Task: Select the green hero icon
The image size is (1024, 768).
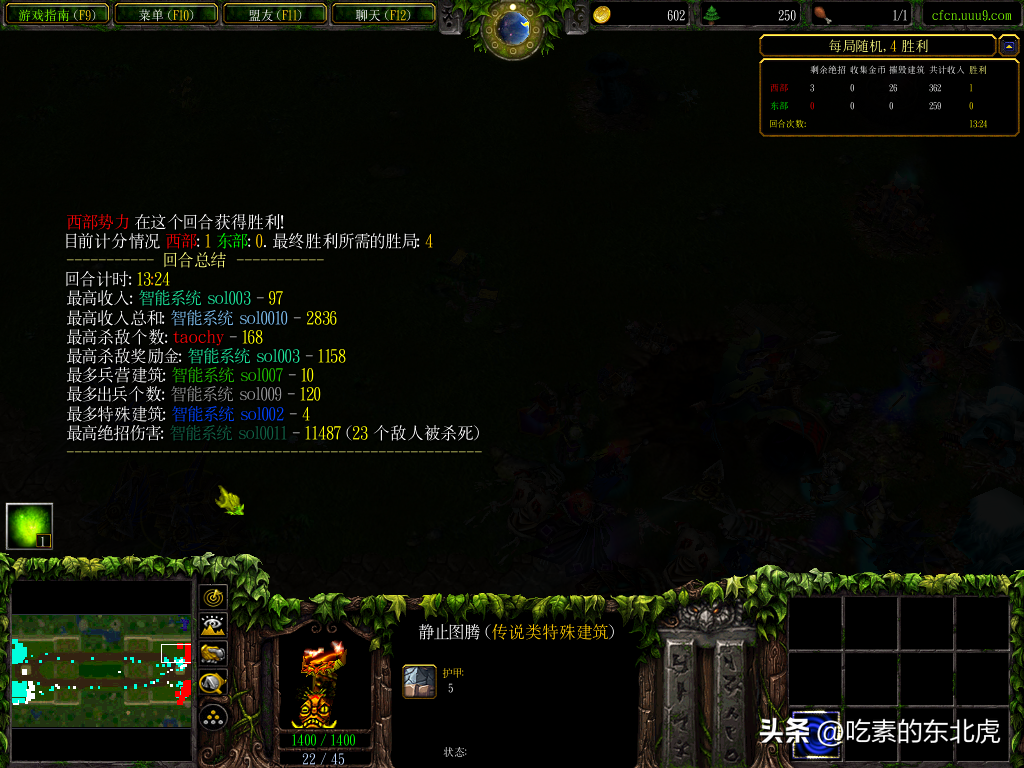Action: (29, 526)
